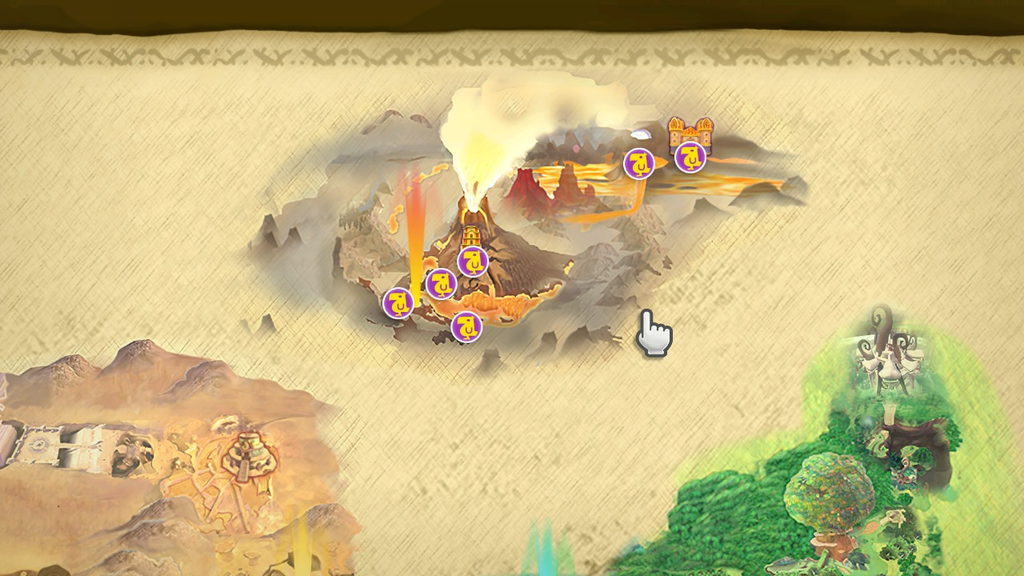
Task: Select the southernmost bird statue at the volcano base
Action: click(466, 326)
